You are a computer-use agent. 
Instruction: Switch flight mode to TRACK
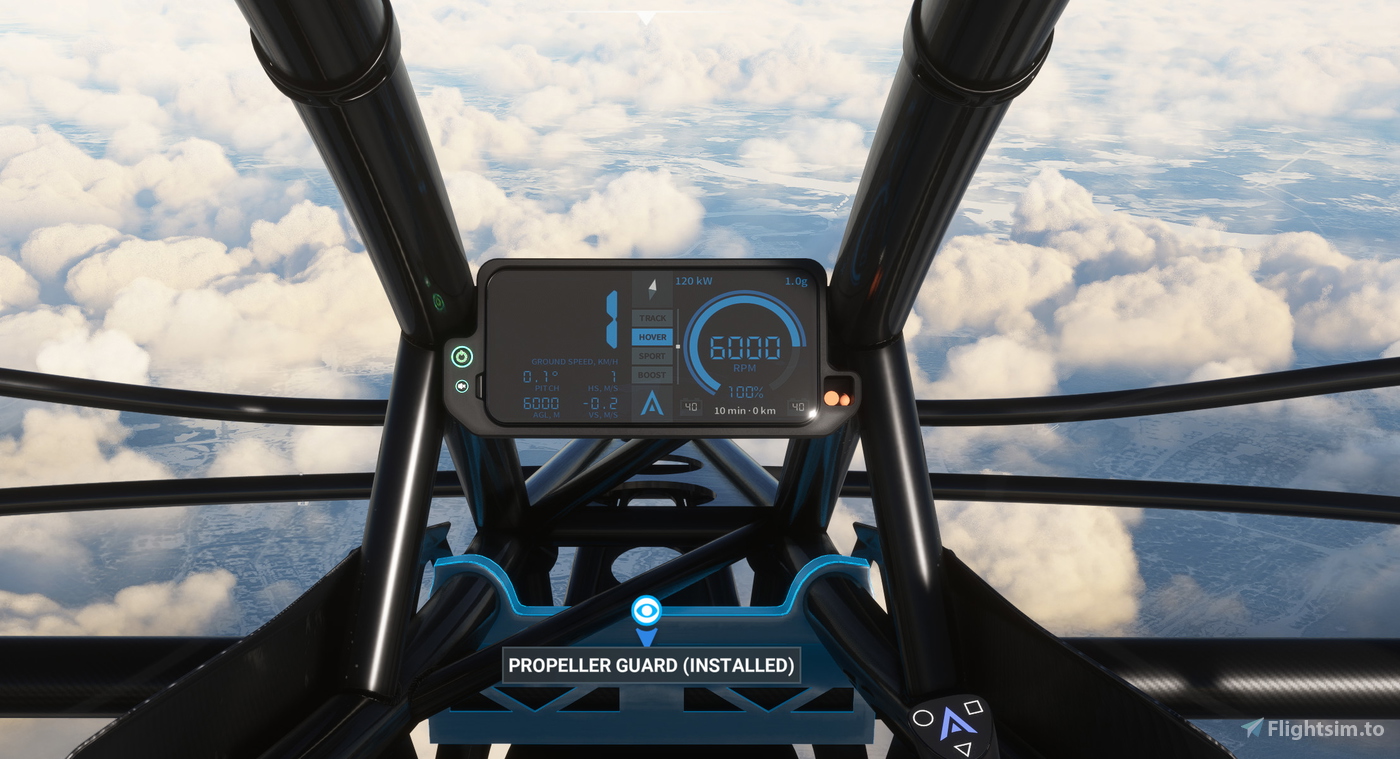click(651, 318)
